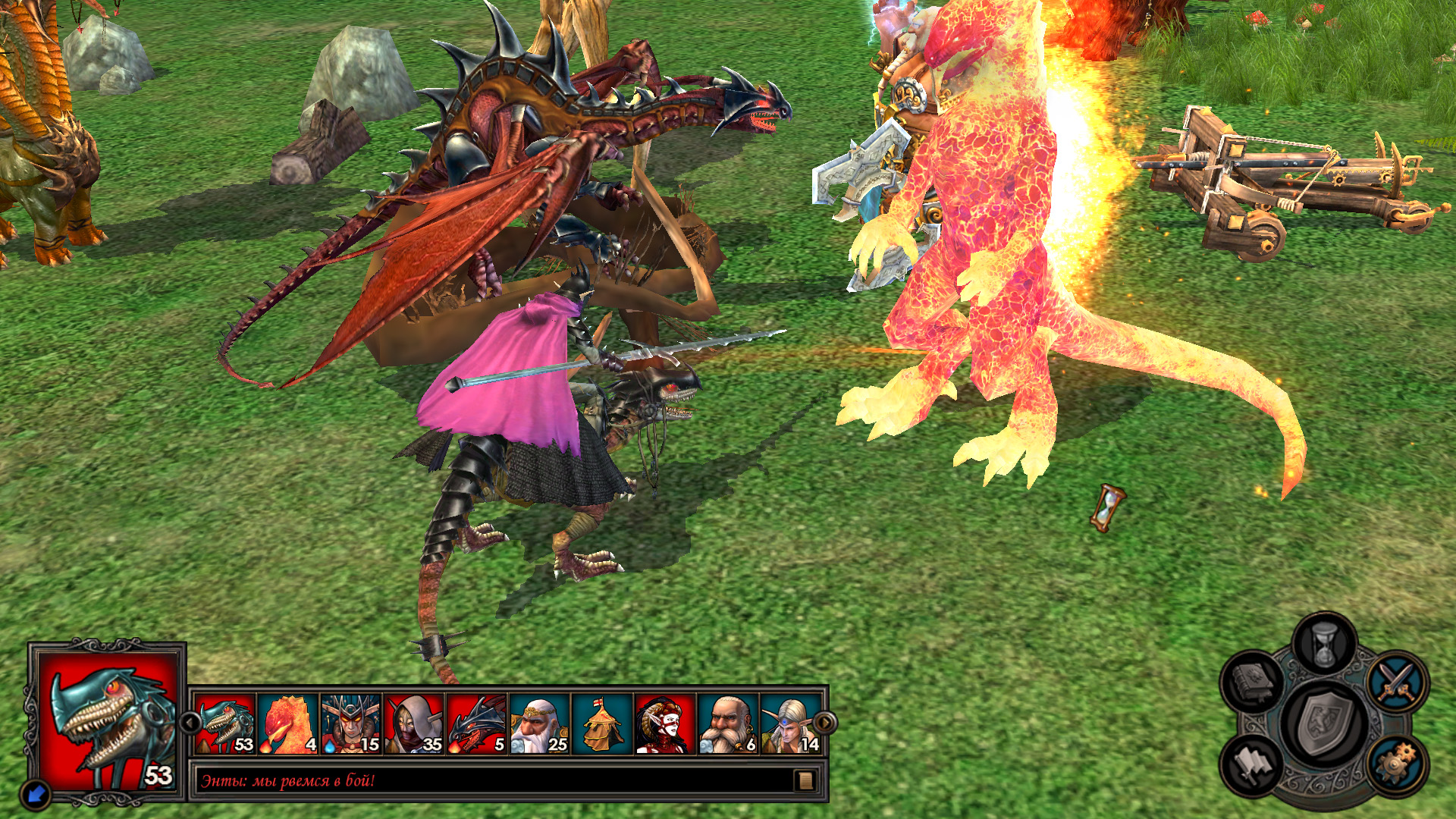Select the dark elf hero portrait

pyautogui.click(x=665, y=724)
